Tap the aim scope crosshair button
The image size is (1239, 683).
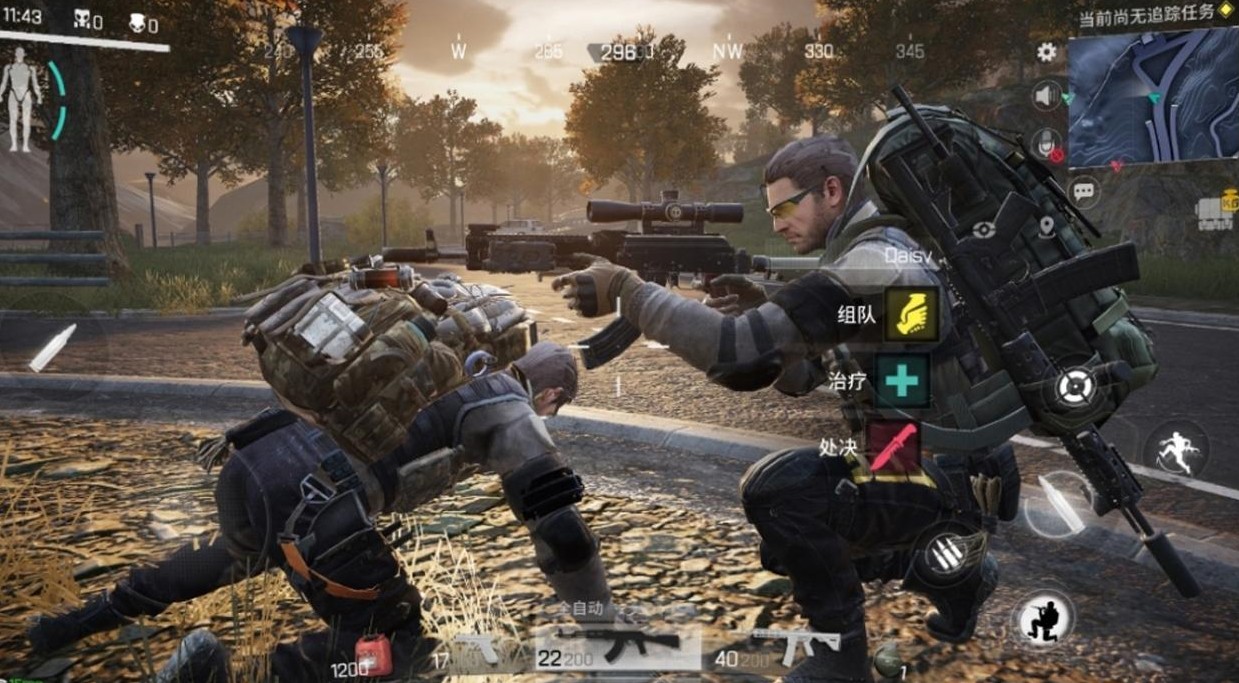1075,384
